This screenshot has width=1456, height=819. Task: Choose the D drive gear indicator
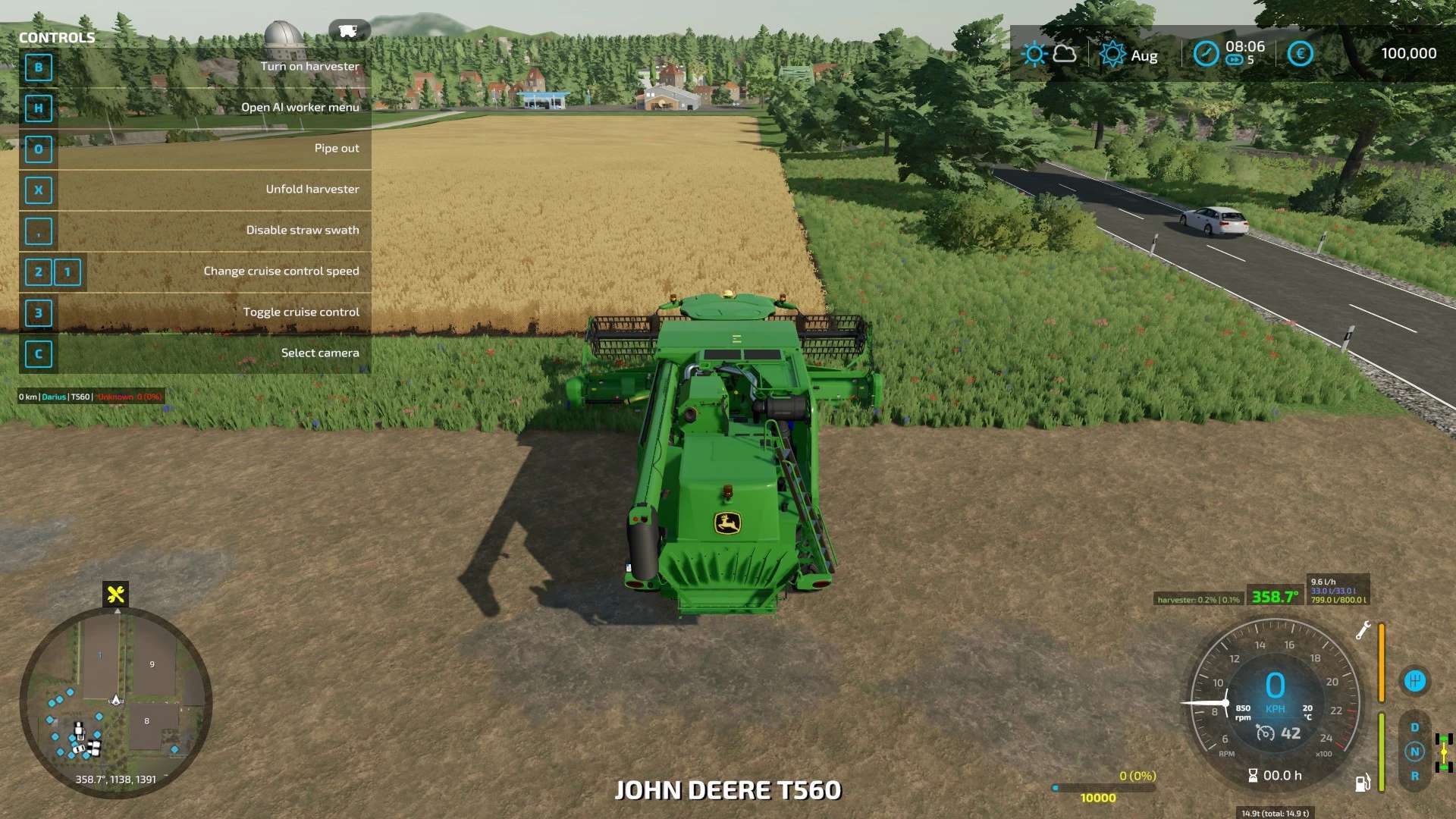[1414, 727]
